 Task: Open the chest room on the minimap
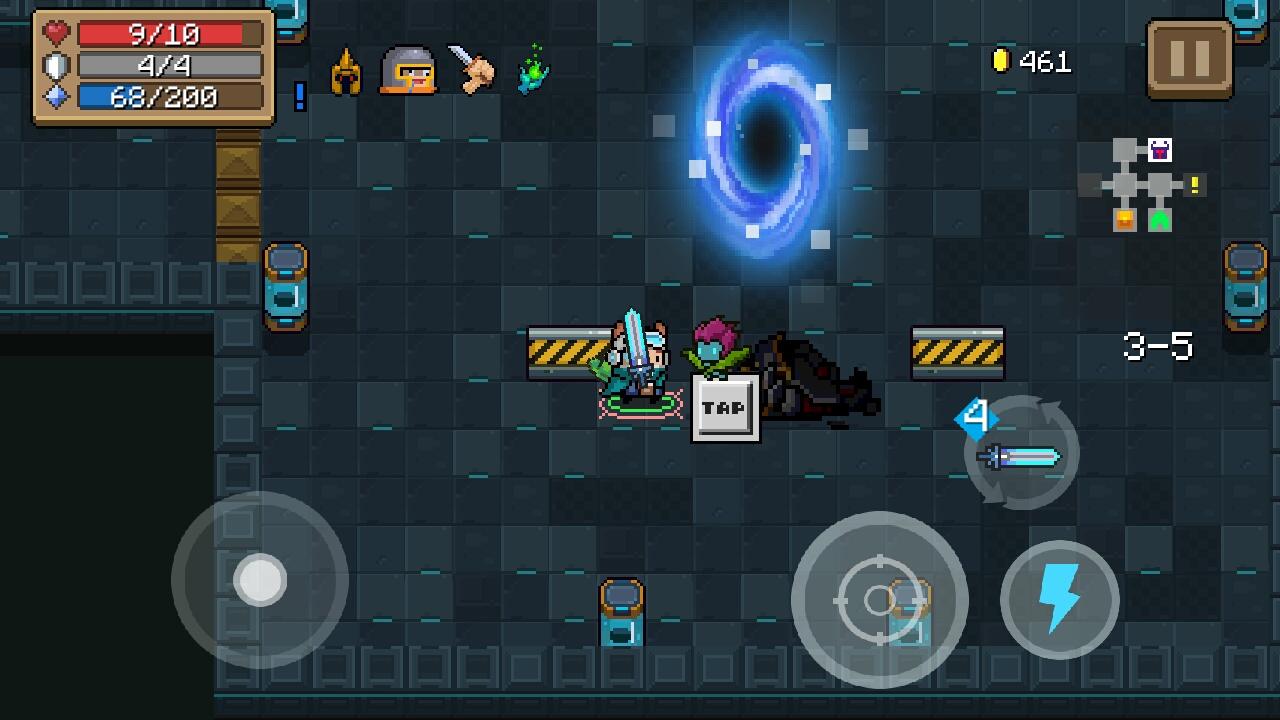pyautogui.click(x=1123, y=222)
